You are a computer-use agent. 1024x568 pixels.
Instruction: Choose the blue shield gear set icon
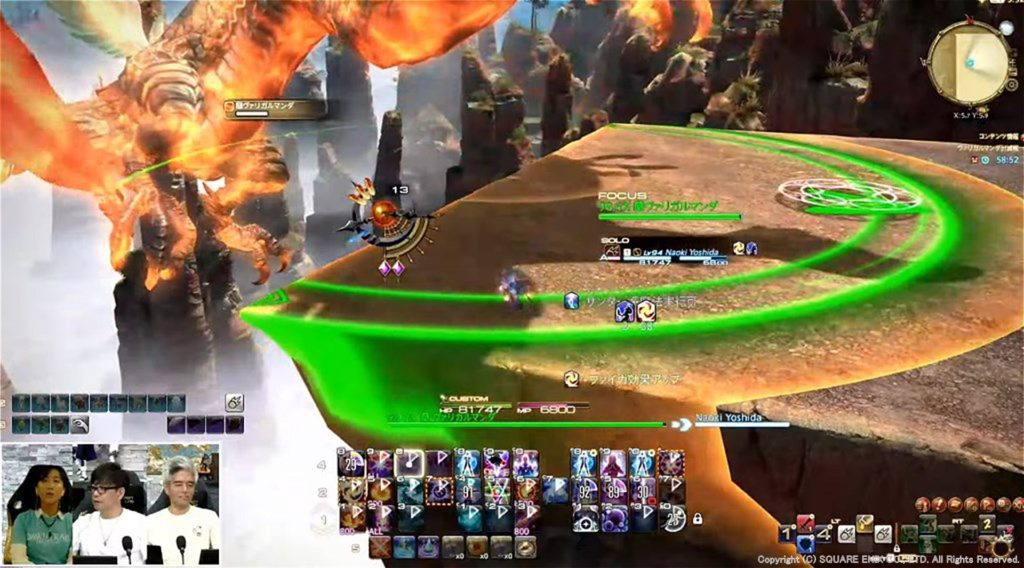[x=806, y=544]
